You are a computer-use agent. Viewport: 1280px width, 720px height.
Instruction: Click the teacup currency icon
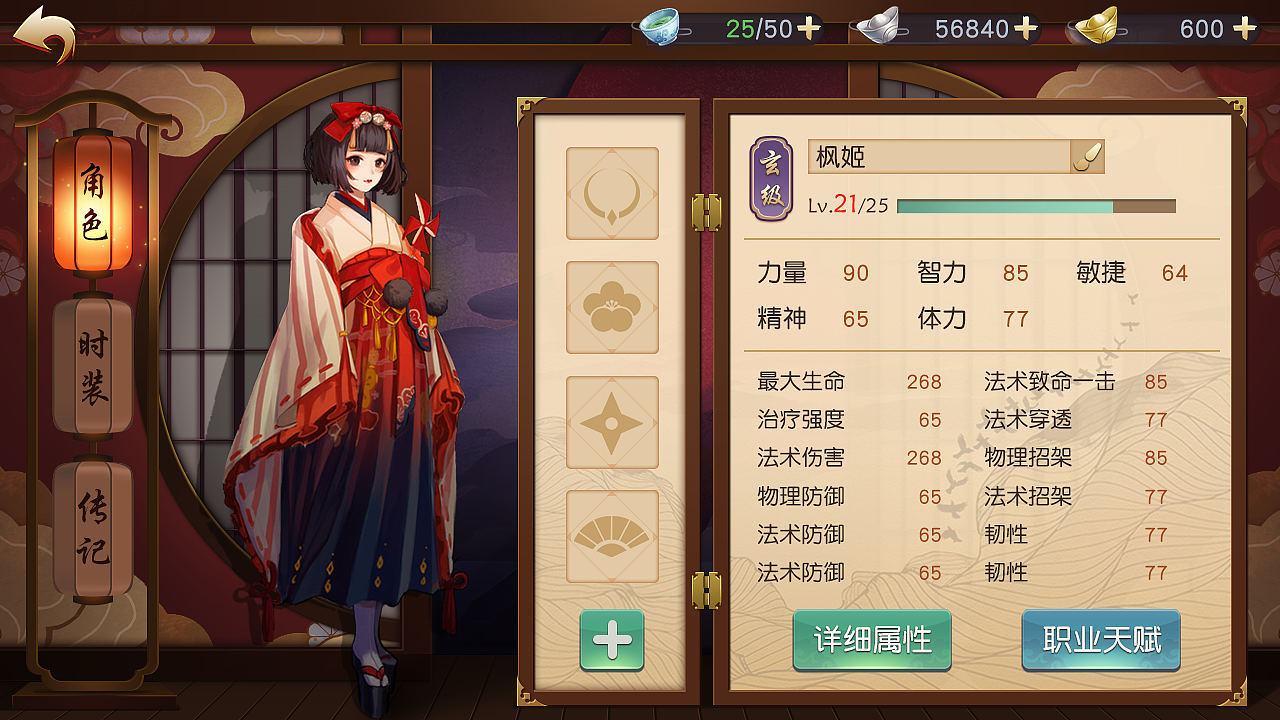(x=662, y=28)
